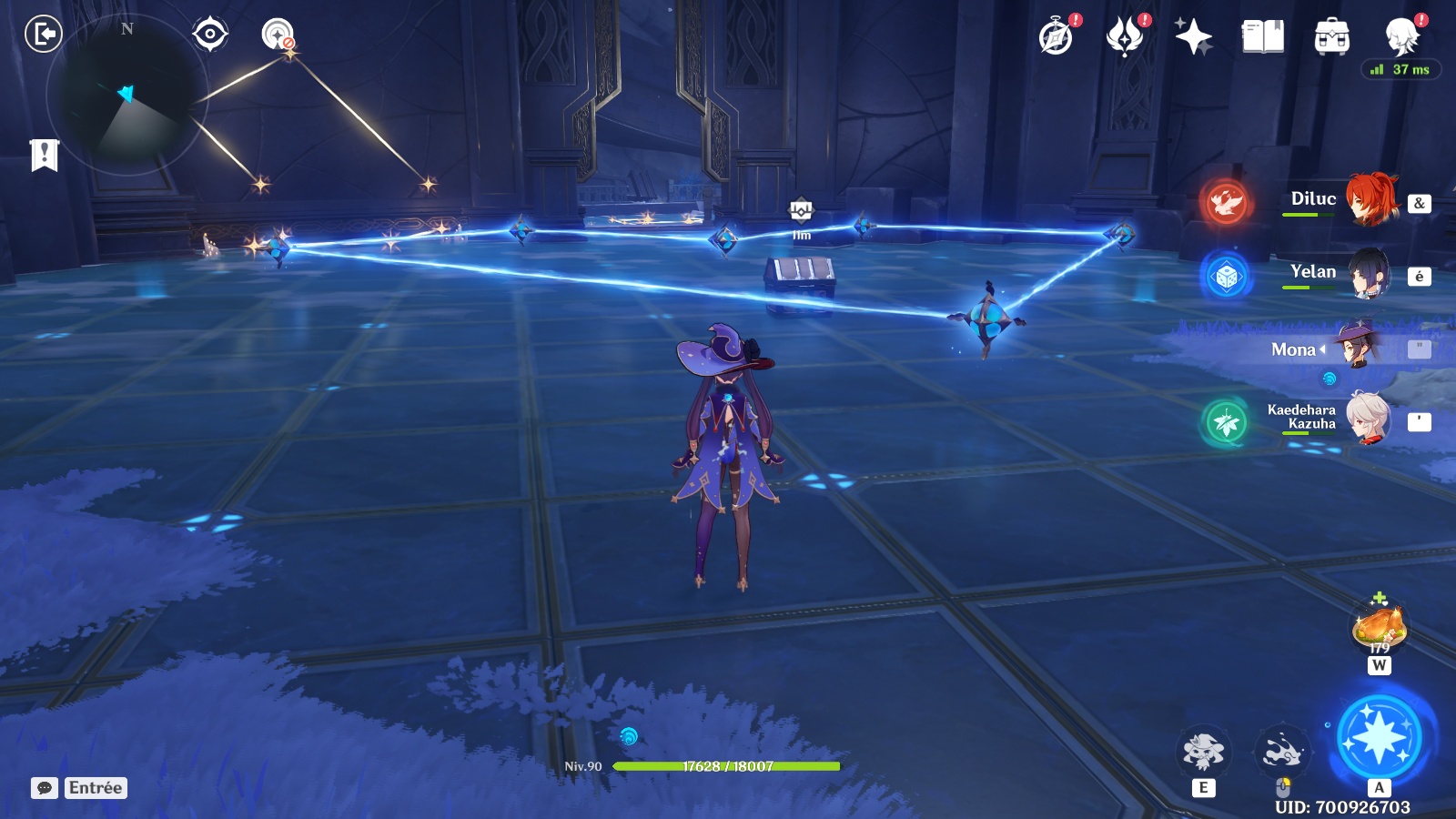Activate Mona's elemental burst
The width and height of the screenshot is (1456, 819).
click(x=1379, y=738)
